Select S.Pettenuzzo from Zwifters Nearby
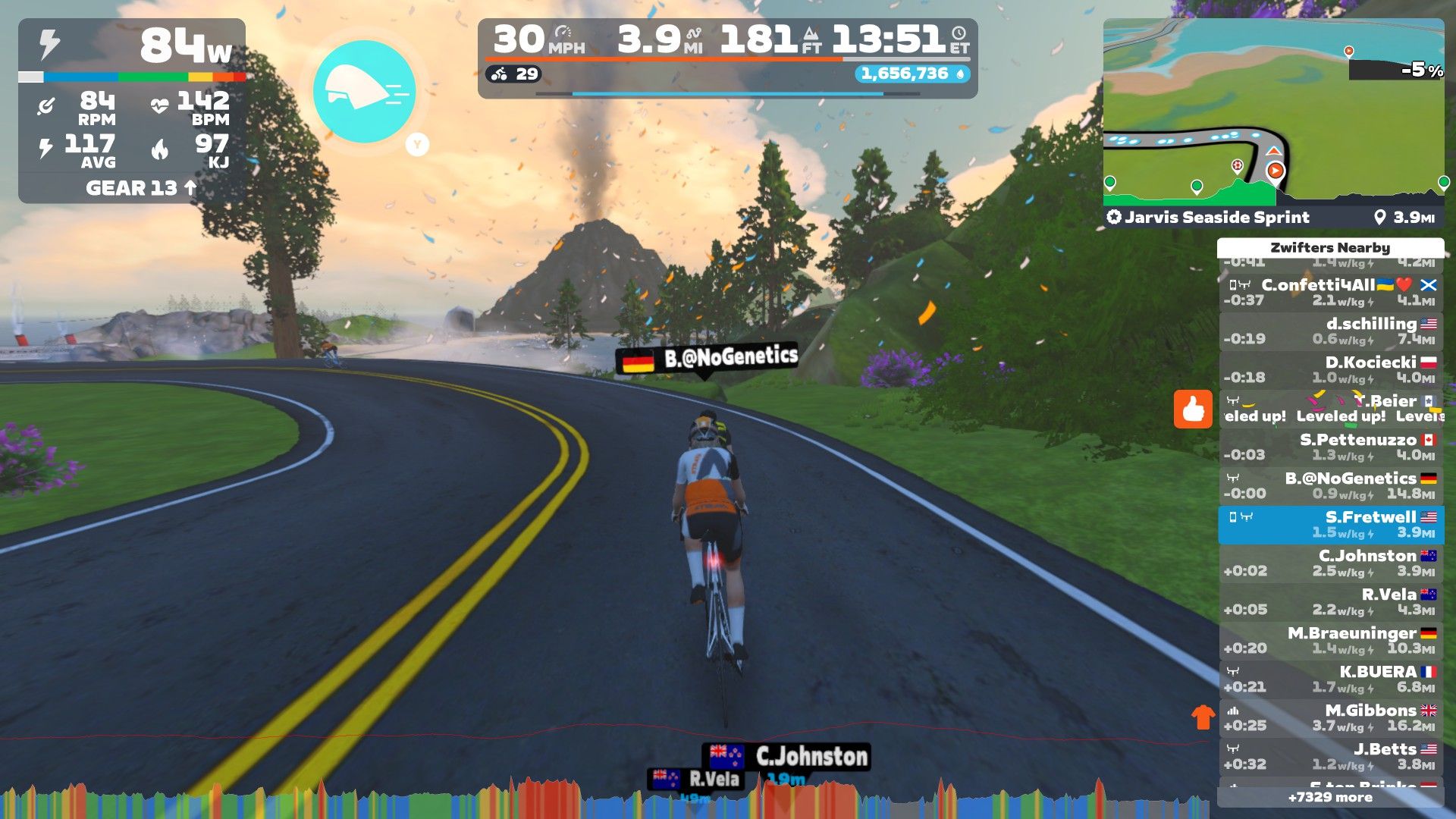Image resolution: width=1456 pixels, height=819 pixels. 1331,447
